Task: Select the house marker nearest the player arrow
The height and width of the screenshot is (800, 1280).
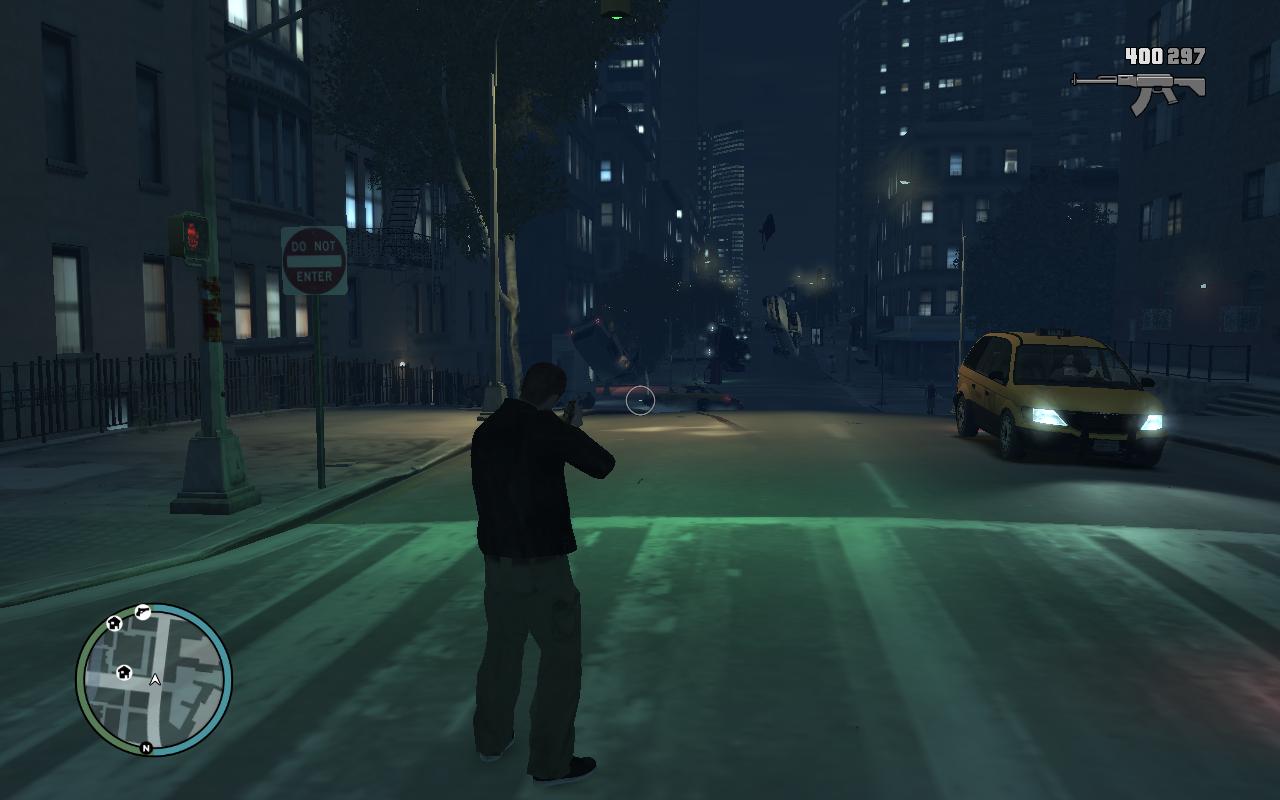Action: pos(124,671)
